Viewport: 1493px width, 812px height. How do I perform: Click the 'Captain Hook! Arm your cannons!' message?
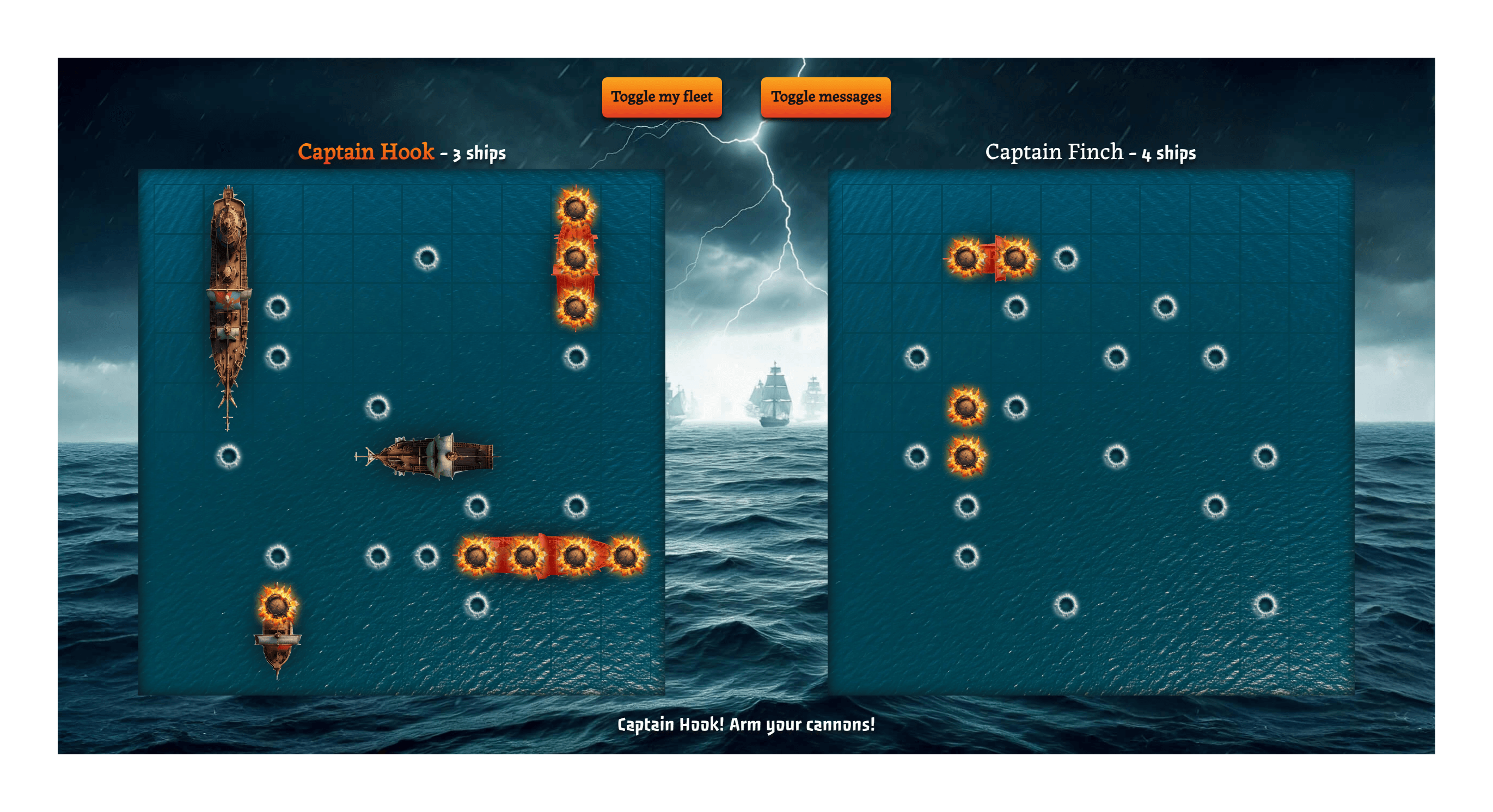[746, 724]
